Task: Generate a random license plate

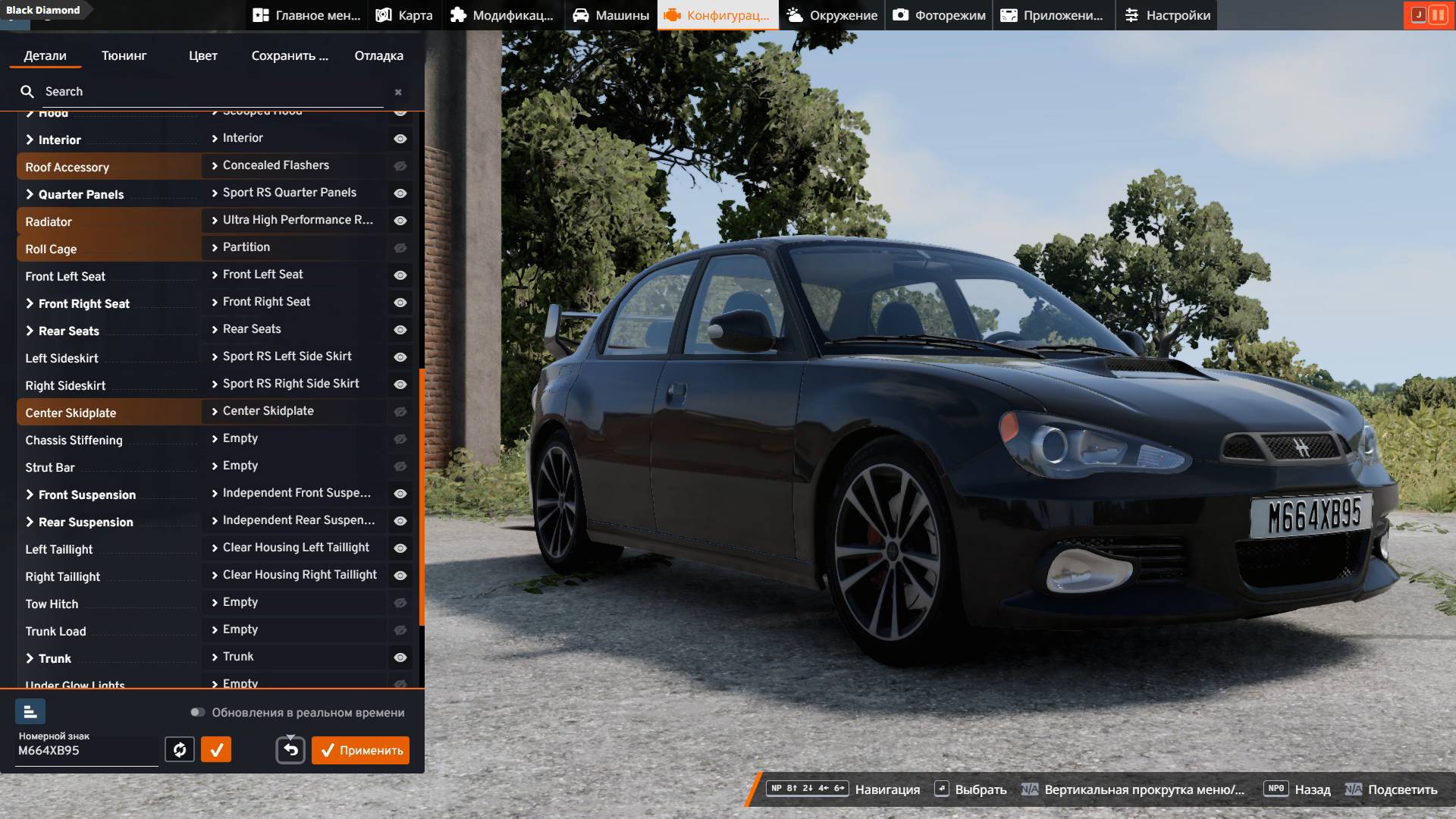Action: tap(180, 750)
